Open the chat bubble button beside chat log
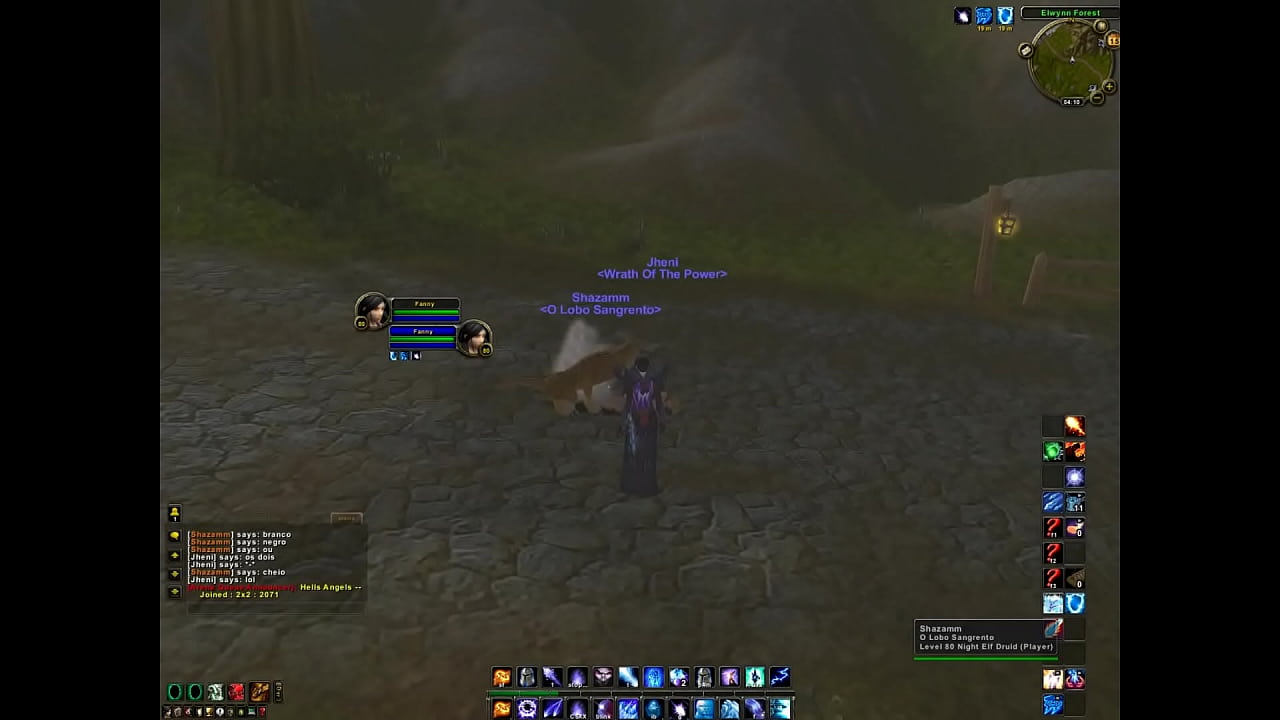The width and height of the screenshot is (1280, 720). pos(174,536)
